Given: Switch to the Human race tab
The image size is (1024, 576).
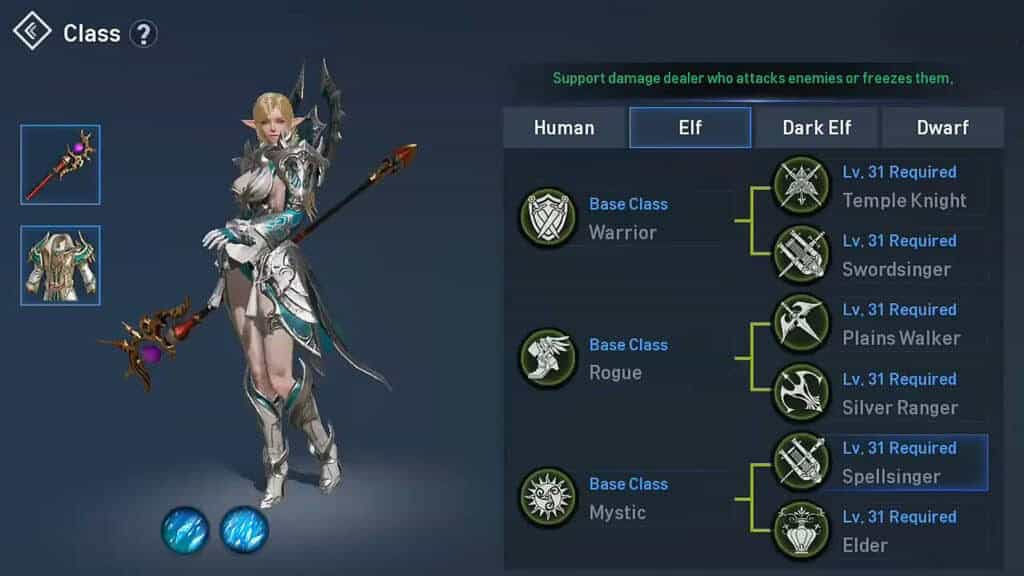Looking at the screenshot, I should [564, 128].
